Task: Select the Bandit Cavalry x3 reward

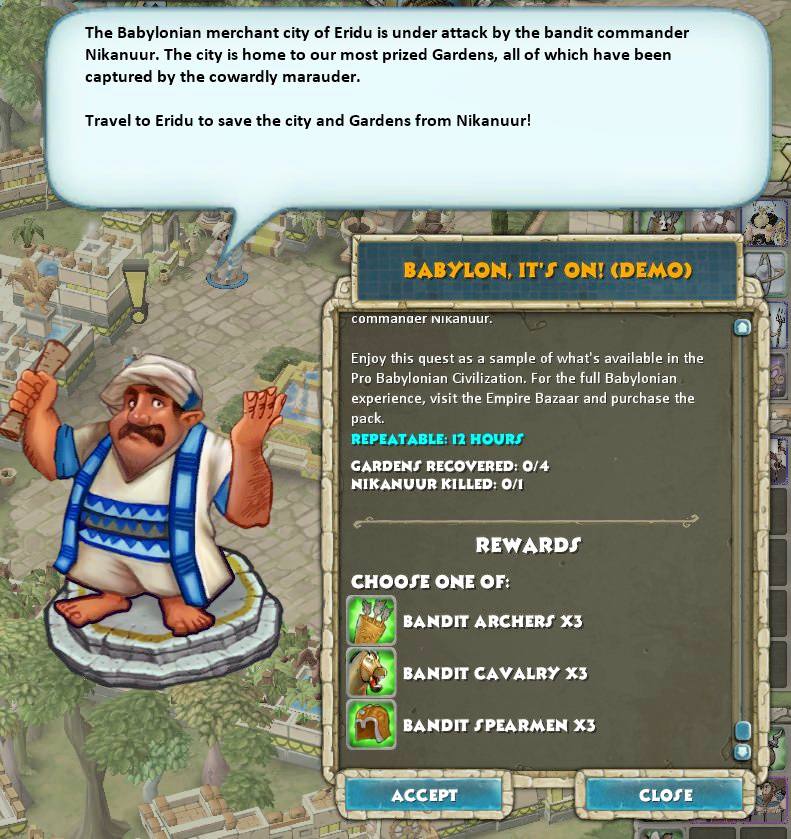Action: coord(372,673)
